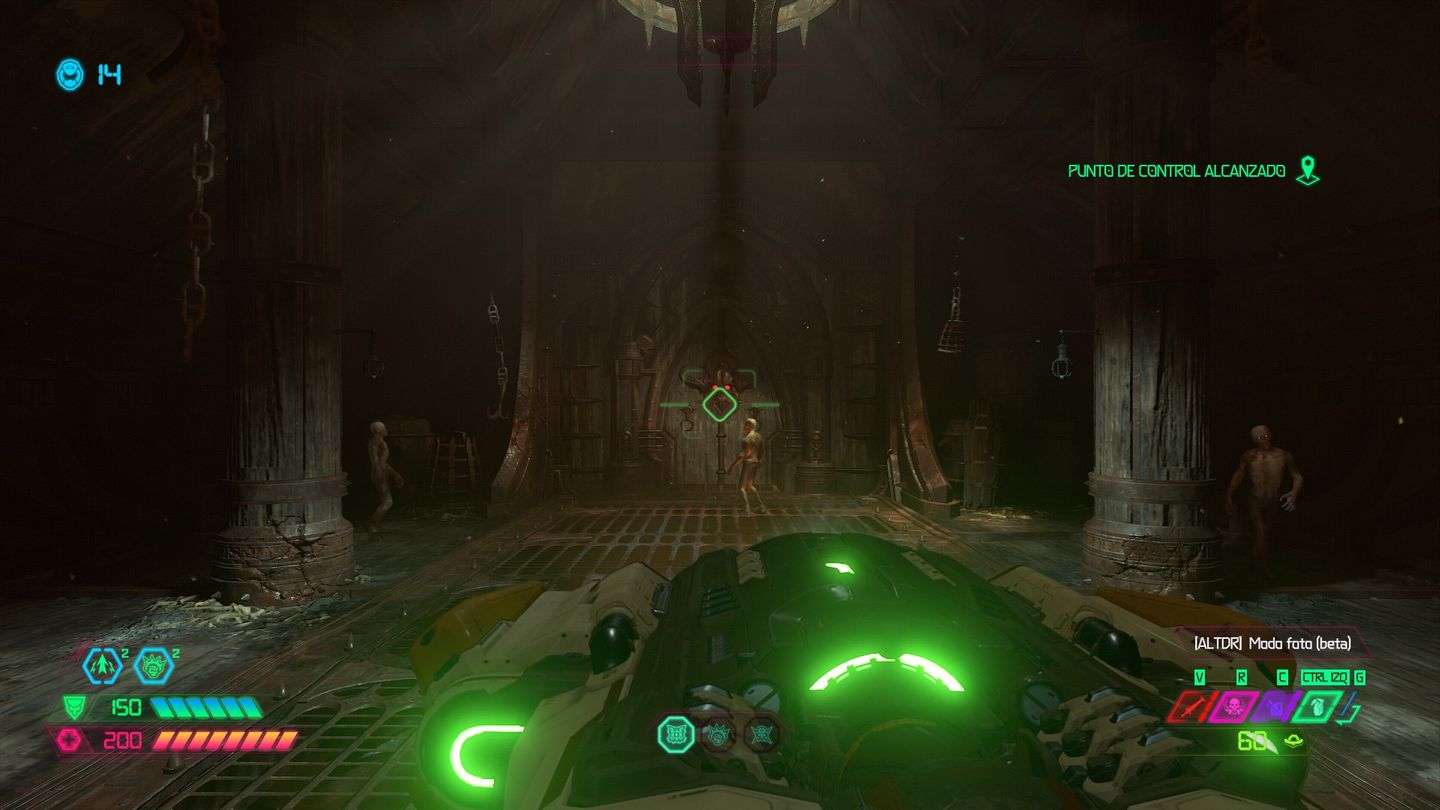
Task: Click the orange armor bar segments
Action: 225,739
